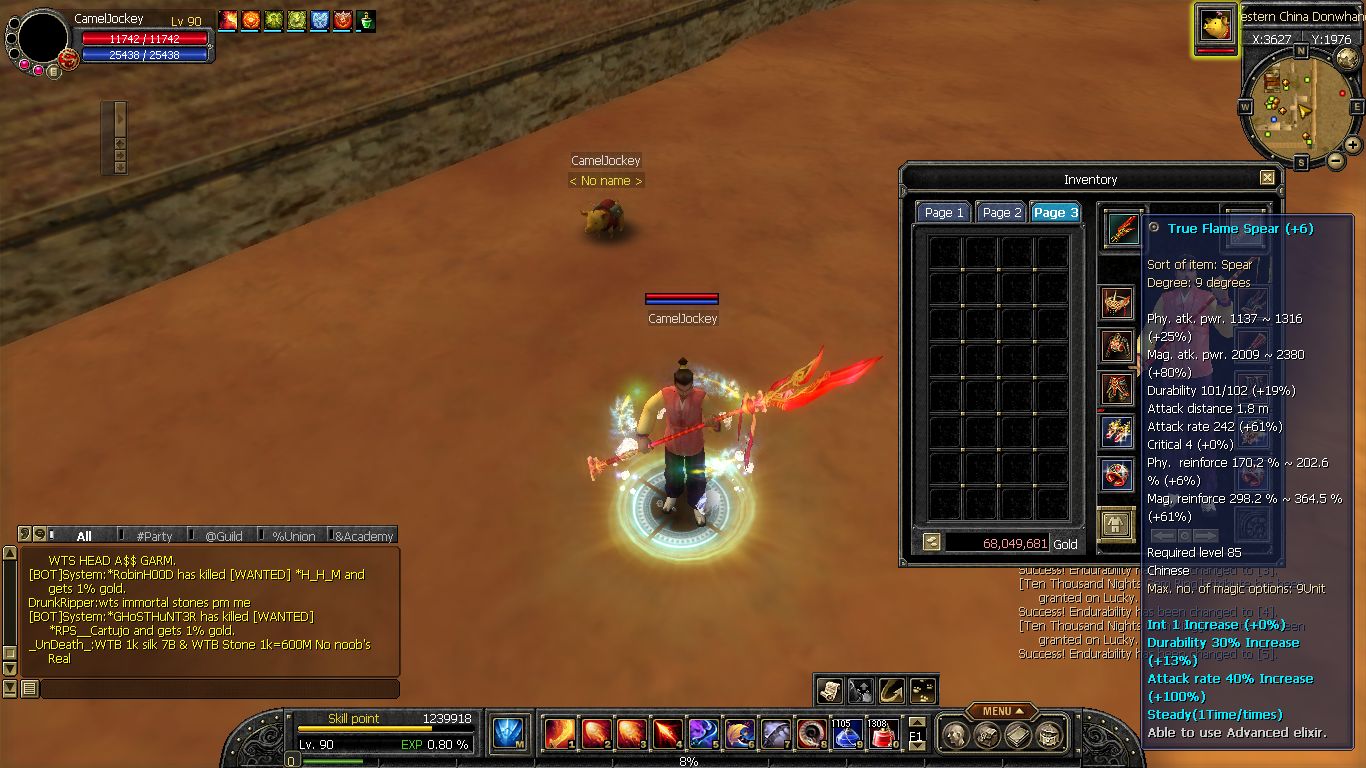Image resolution: width=1366 pixels, height=768 pixels.
Task: Use the red health potion in slot 0
Action: [x=882, y=735]
